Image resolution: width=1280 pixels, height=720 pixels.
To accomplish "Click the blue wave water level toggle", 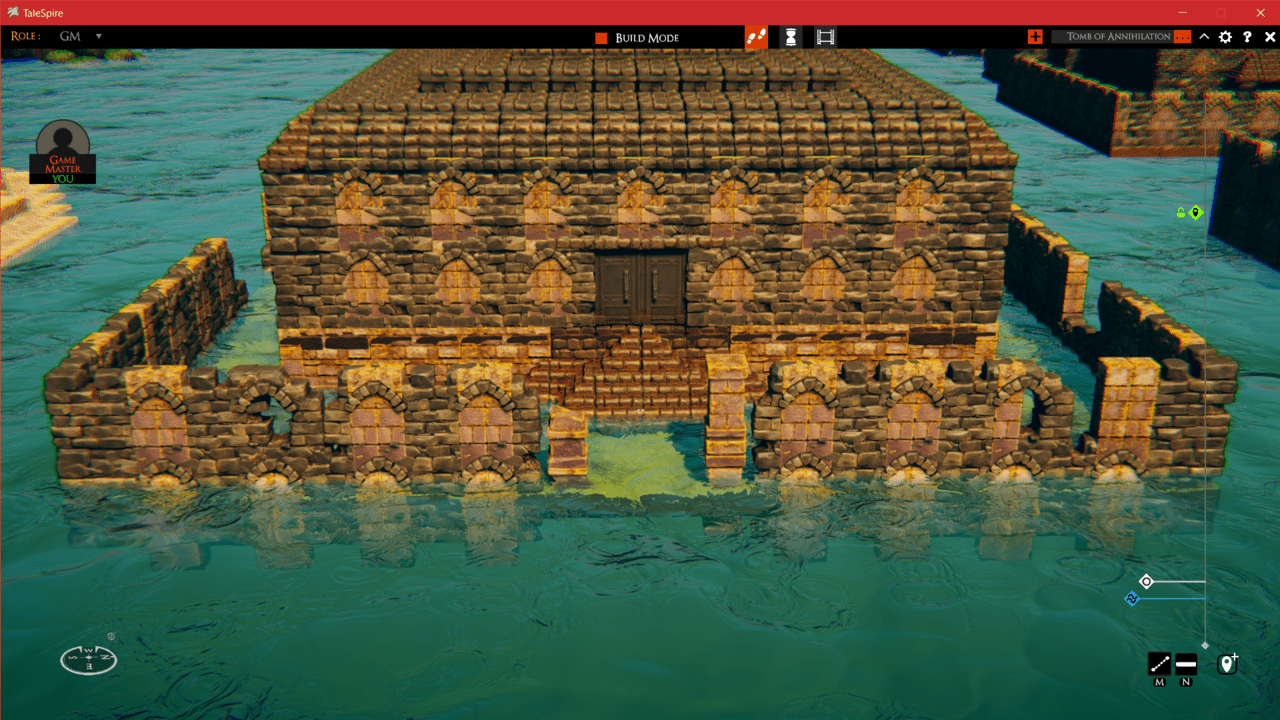I will [x=1131, y=598].
